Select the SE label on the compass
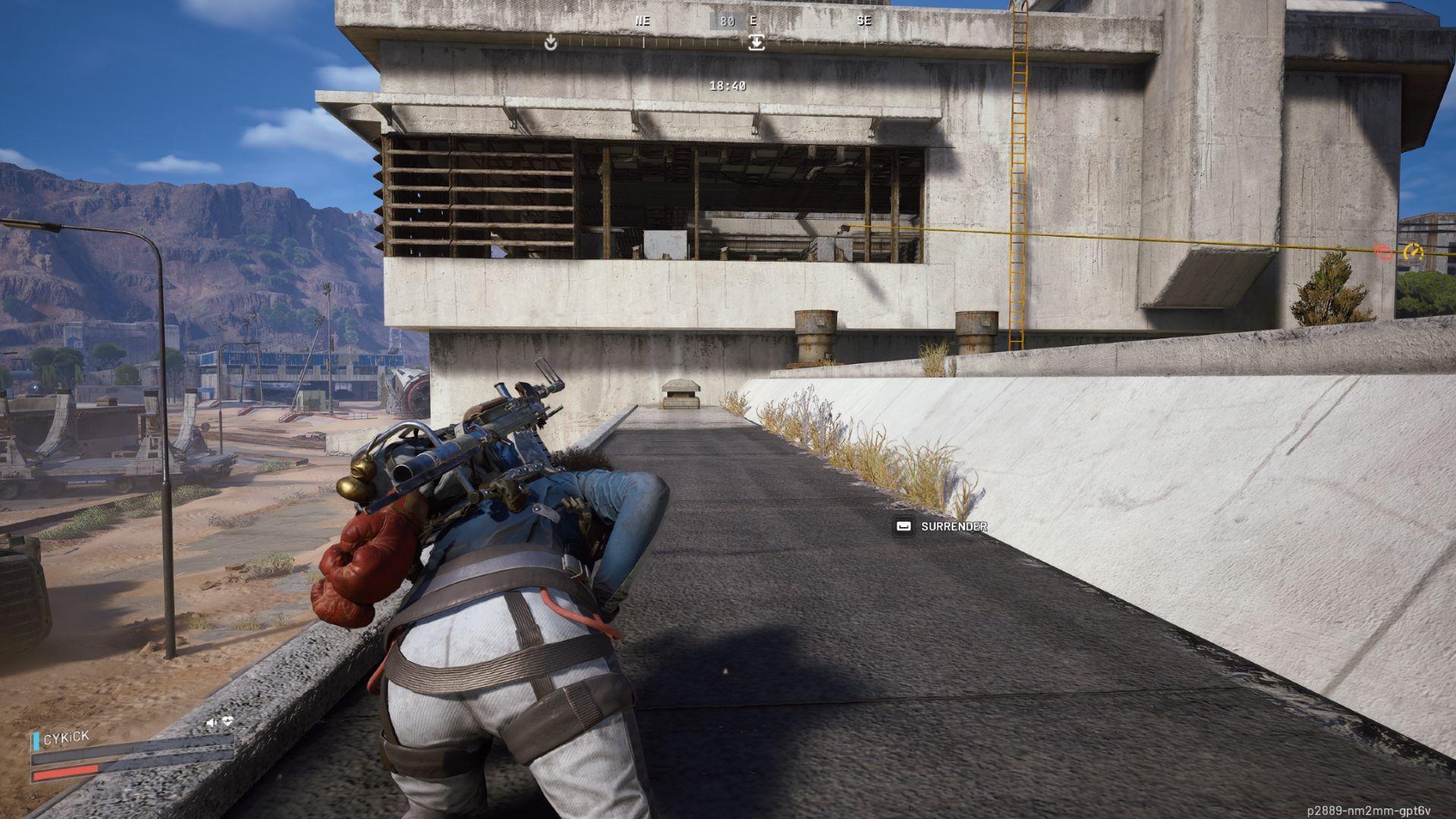This screenshot has height=819, width=1456. click(x=864, y=21)
